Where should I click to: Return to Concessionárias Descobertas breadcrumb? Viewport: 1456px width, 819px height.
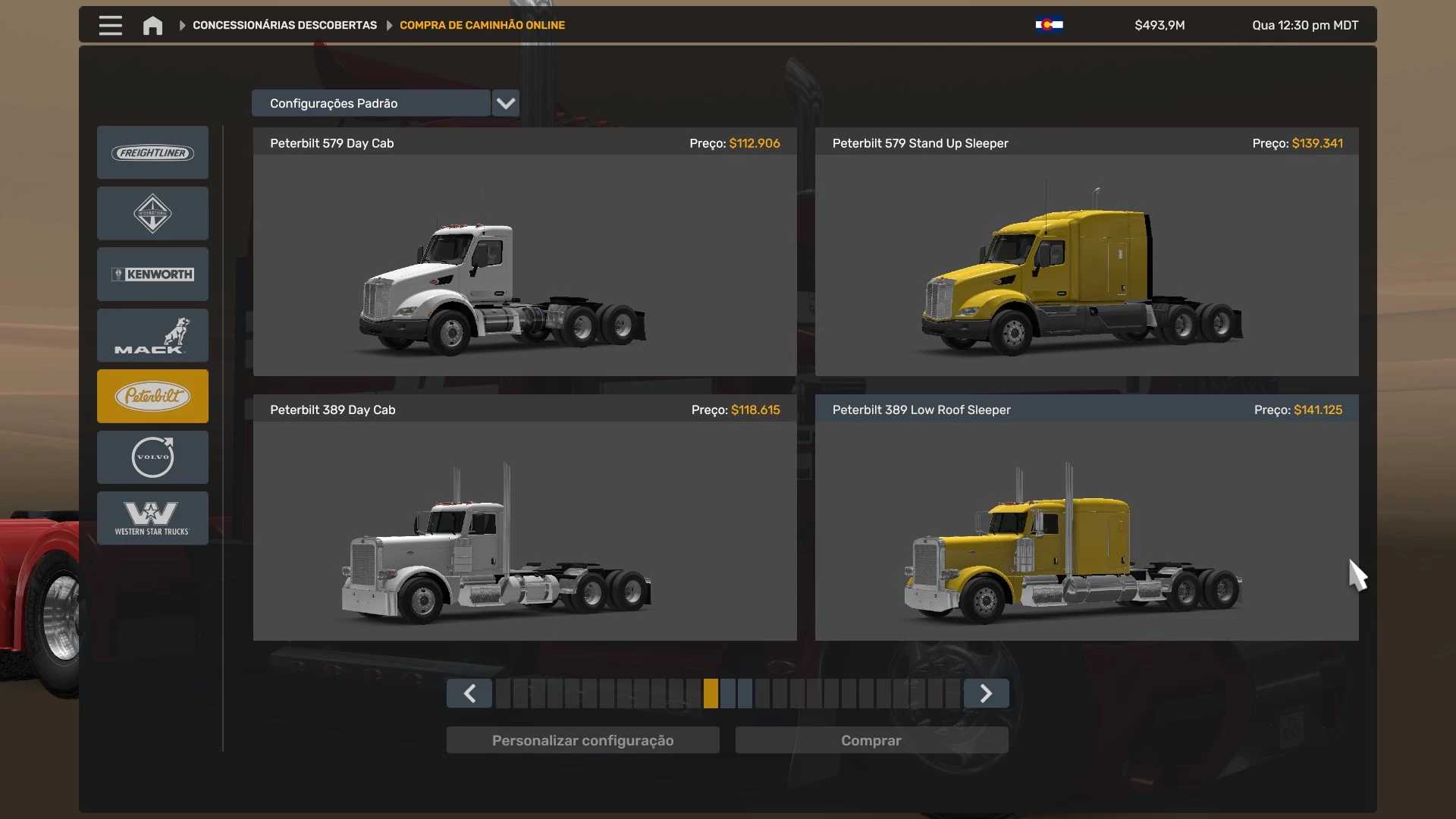[x=284, y=25]
